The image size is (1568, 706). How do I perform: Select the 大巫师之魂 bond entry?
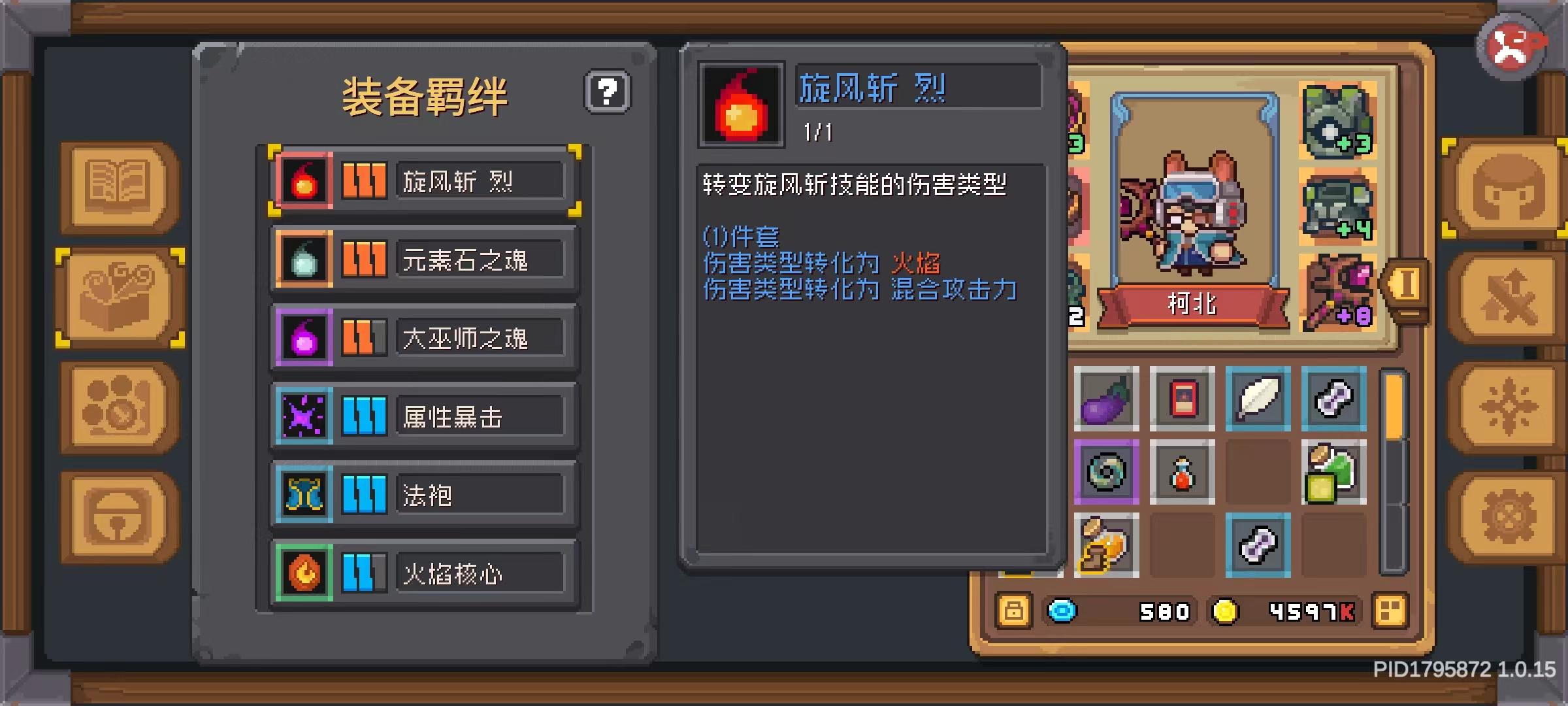[x=423, y=337]
